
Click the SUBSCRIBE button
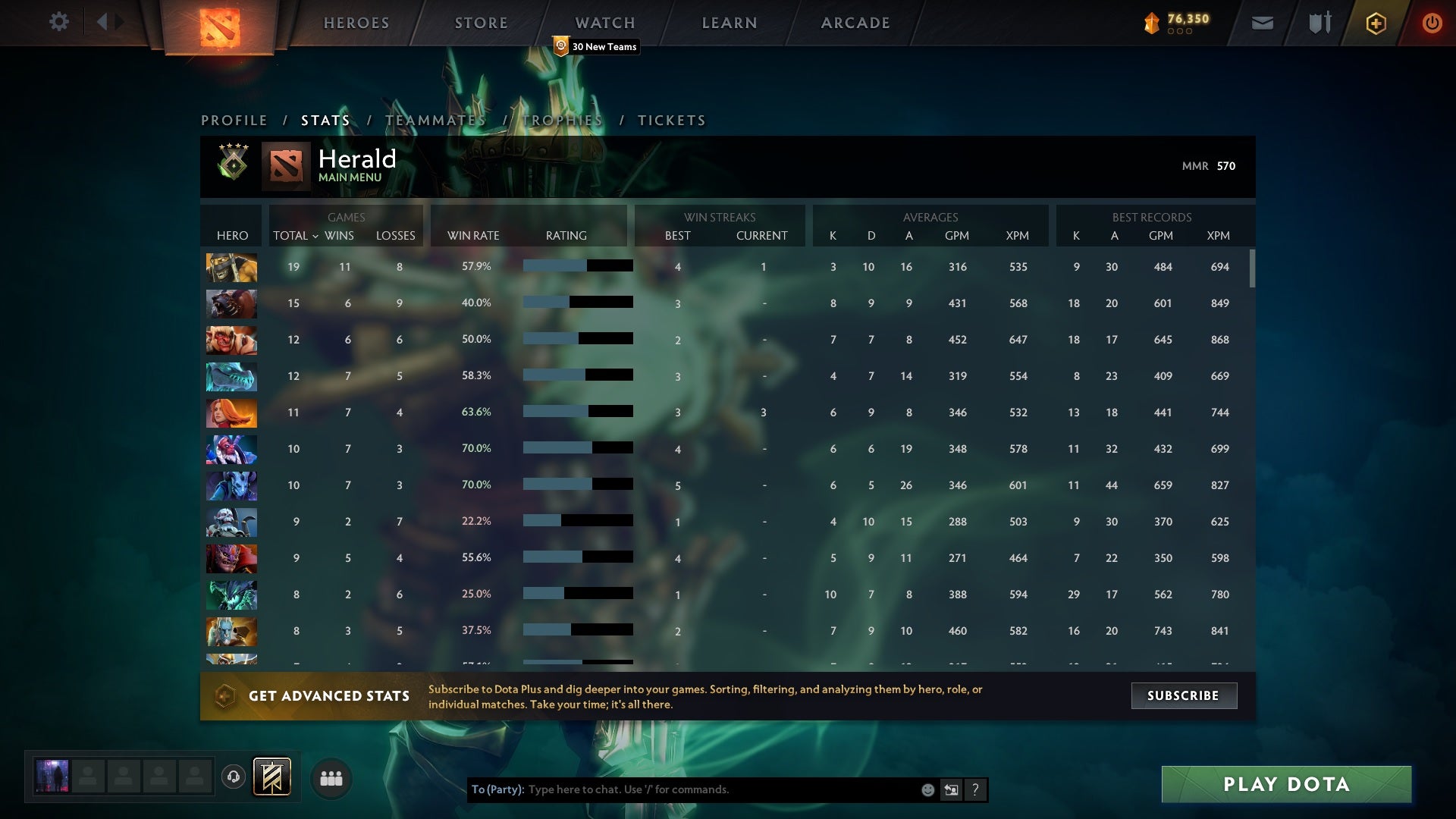click(x=1183, y=695)
